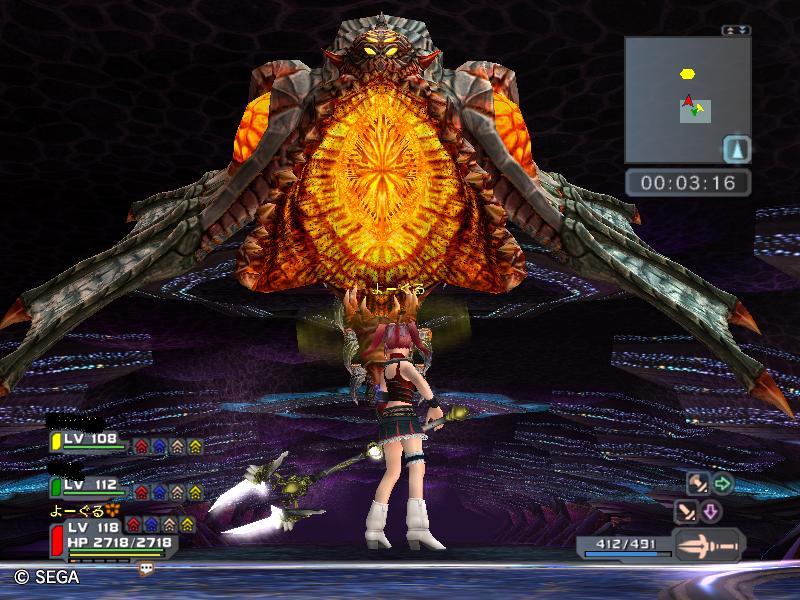
Task: Click the minimap in the corner
Action: click(x=687, y=100)
